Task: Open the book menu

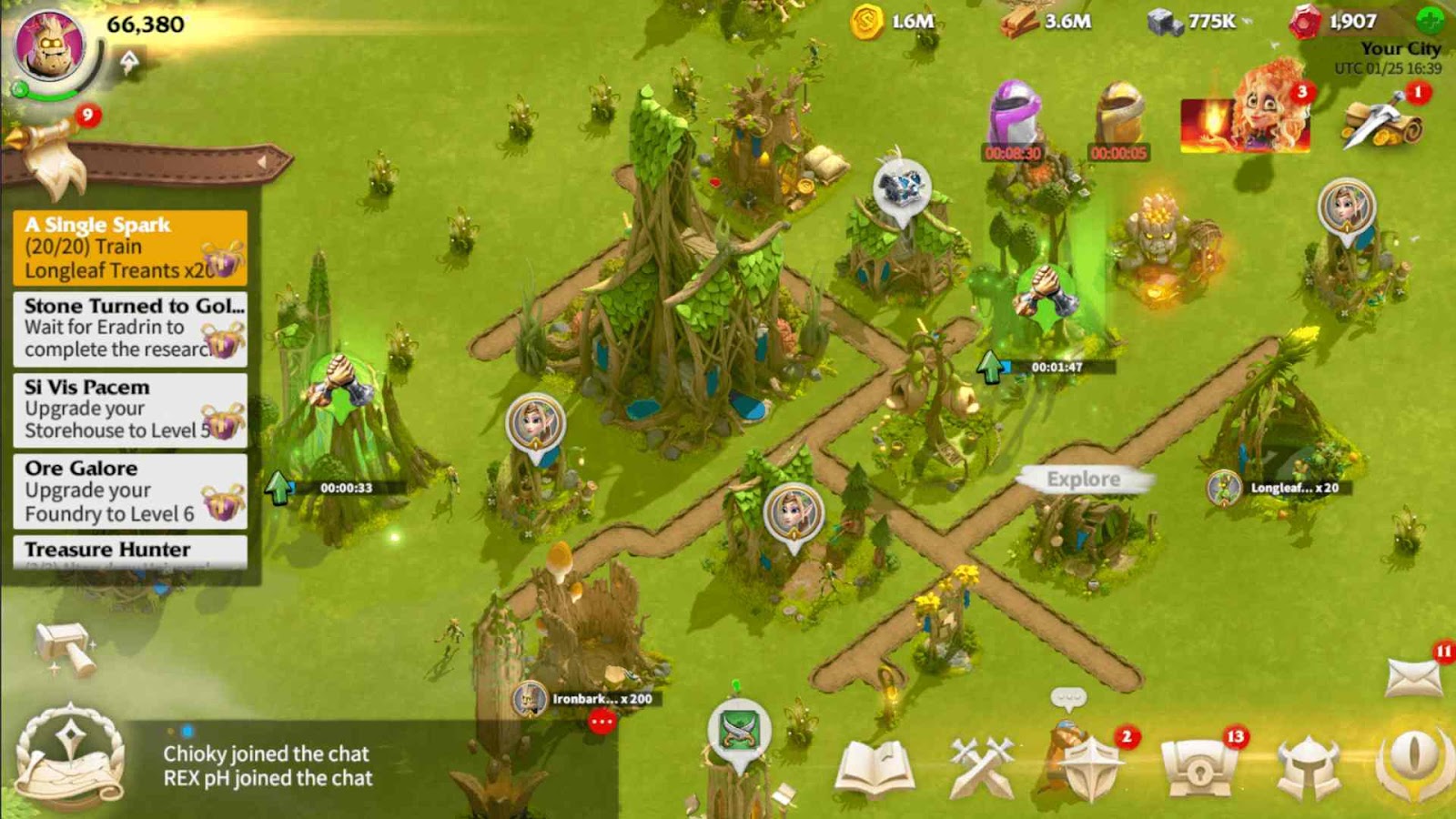Action: pos(875,767)
